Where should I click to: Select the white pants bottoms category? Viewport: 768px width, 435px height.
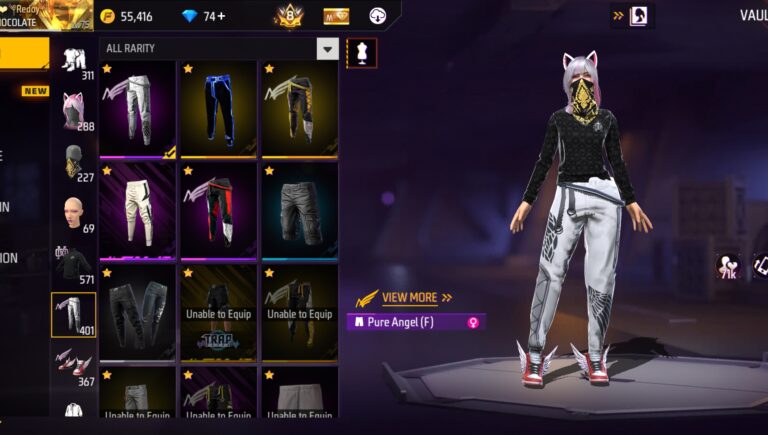[73, 314]
